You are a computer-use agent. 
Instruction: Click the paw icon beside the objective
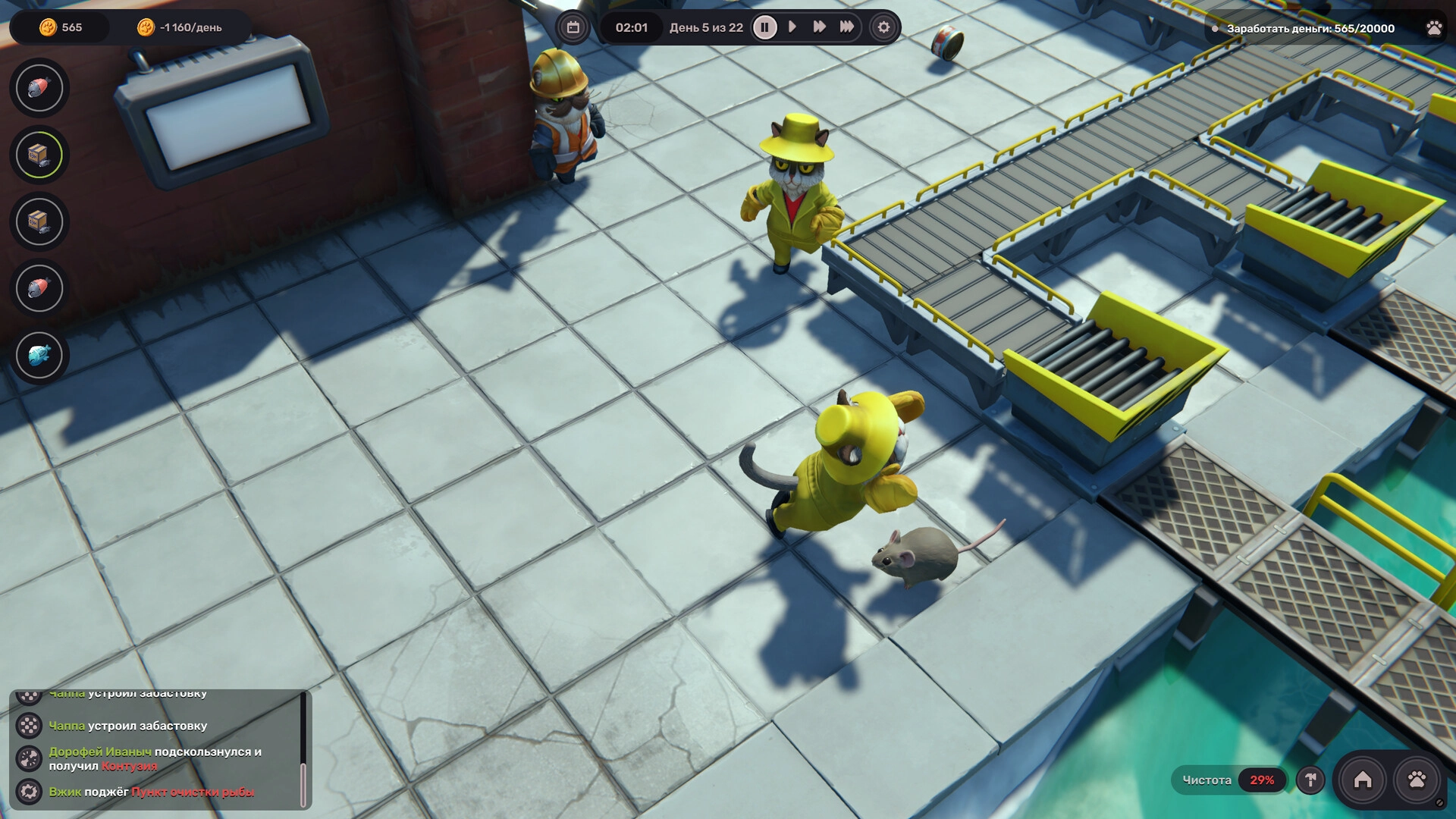1434,28
